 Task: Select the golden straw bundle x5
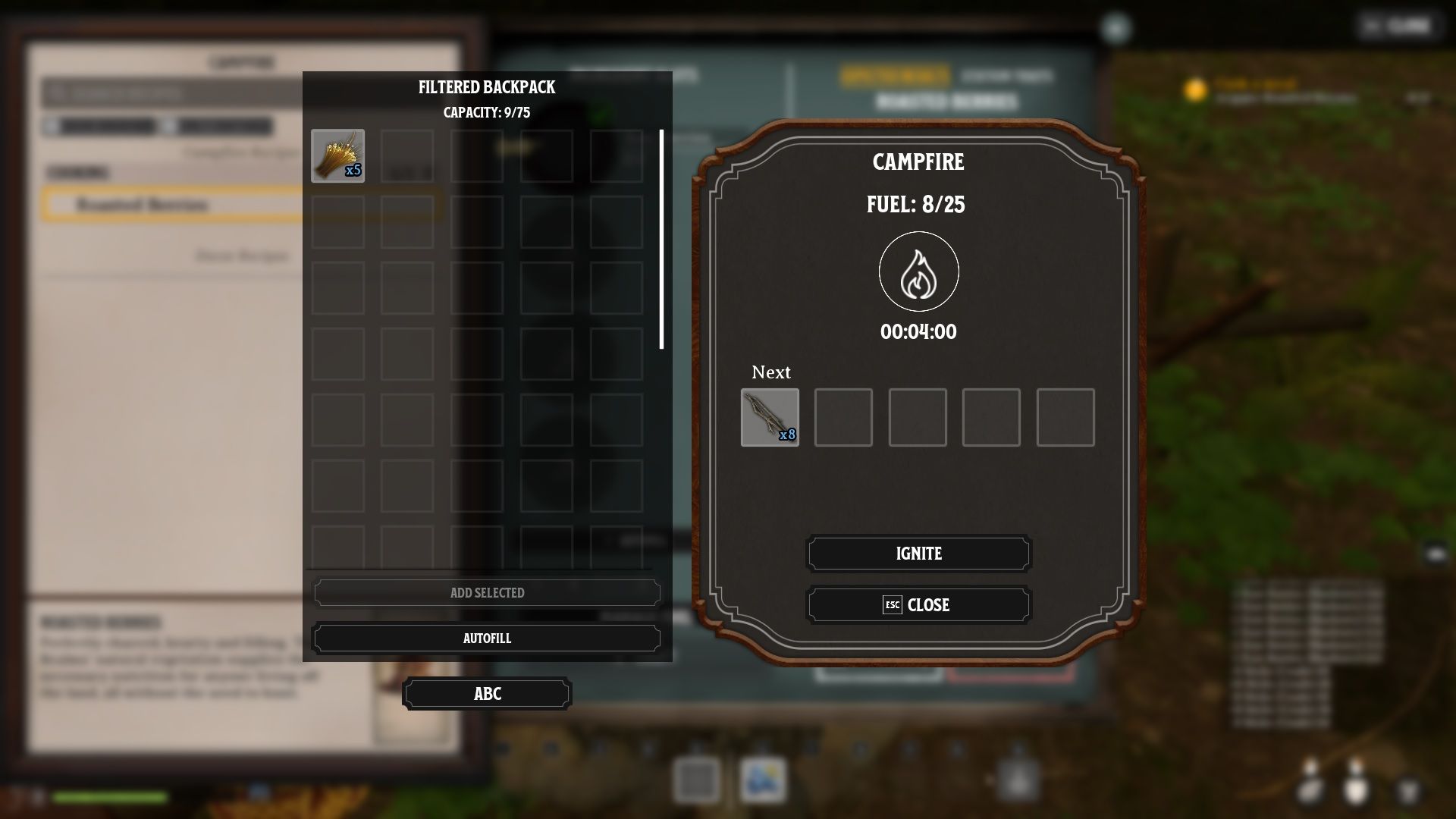337,155
